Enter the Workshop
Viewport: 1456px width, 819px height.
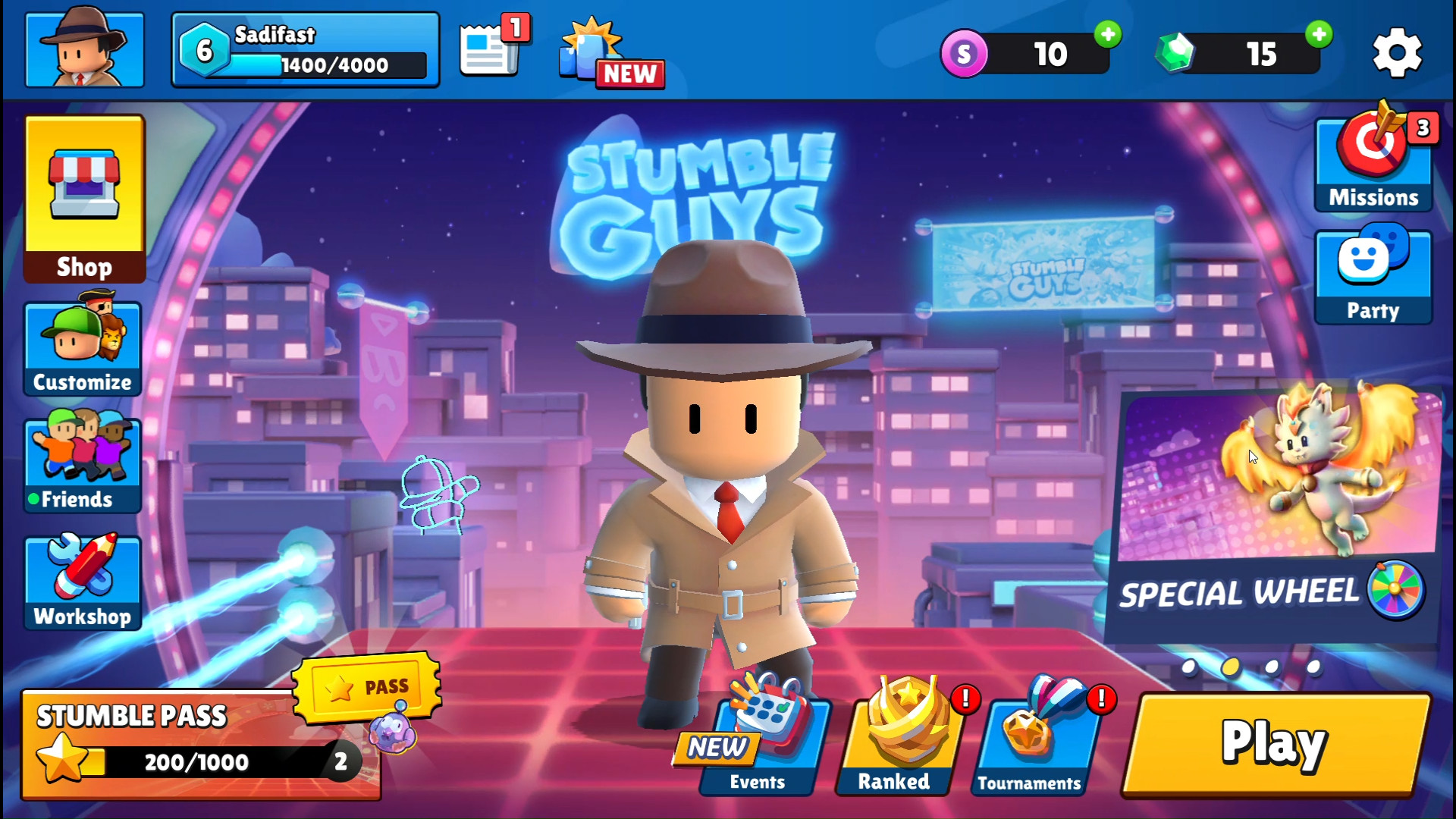click(83, 582)
